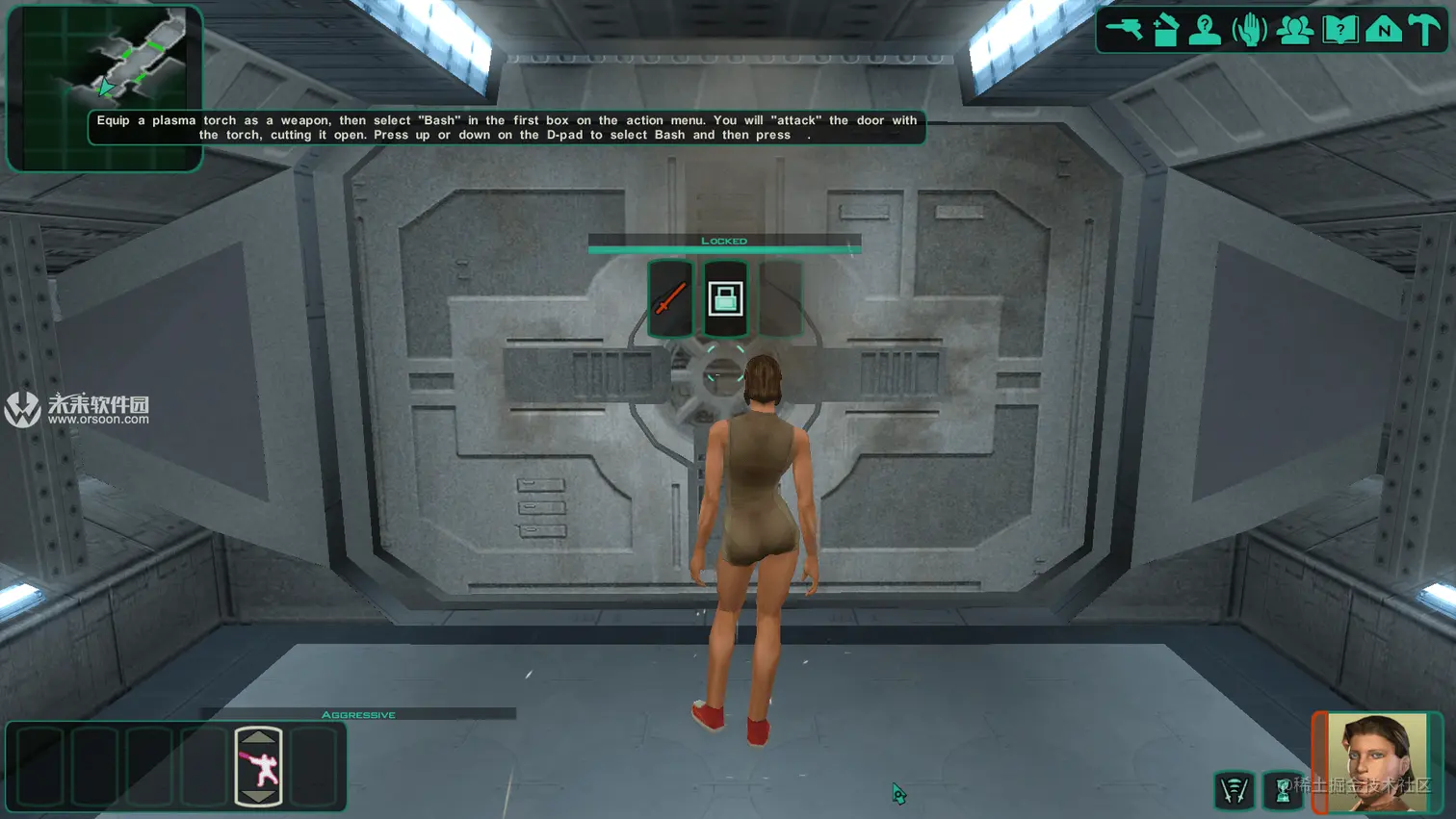This screenshot has width=1456, height=819.
Task: Select the Bash sword action on the door
Action: coord(670,298)
